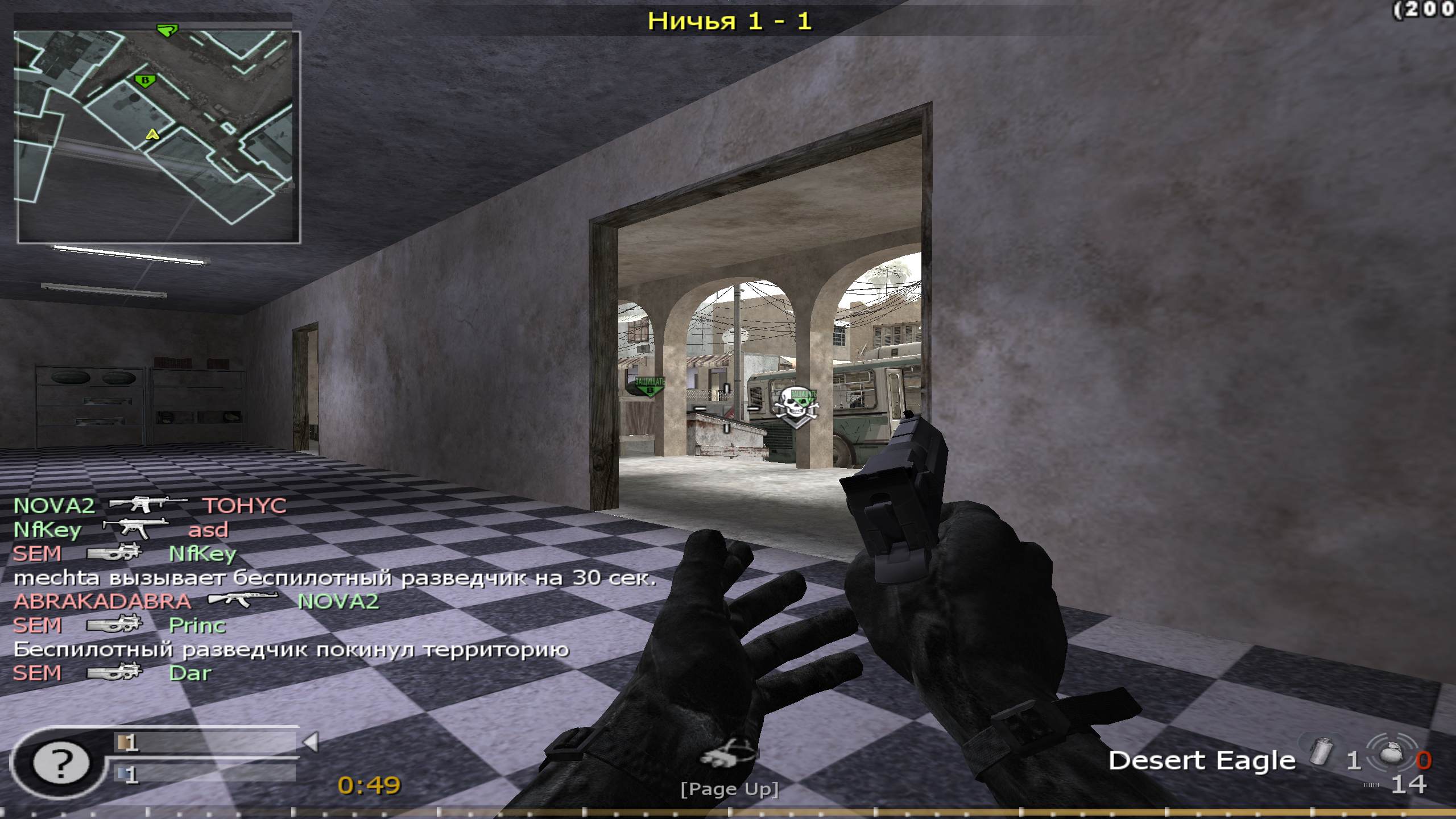
Task: Select the P90 icon beside SEM
Action: pos(114,553)
